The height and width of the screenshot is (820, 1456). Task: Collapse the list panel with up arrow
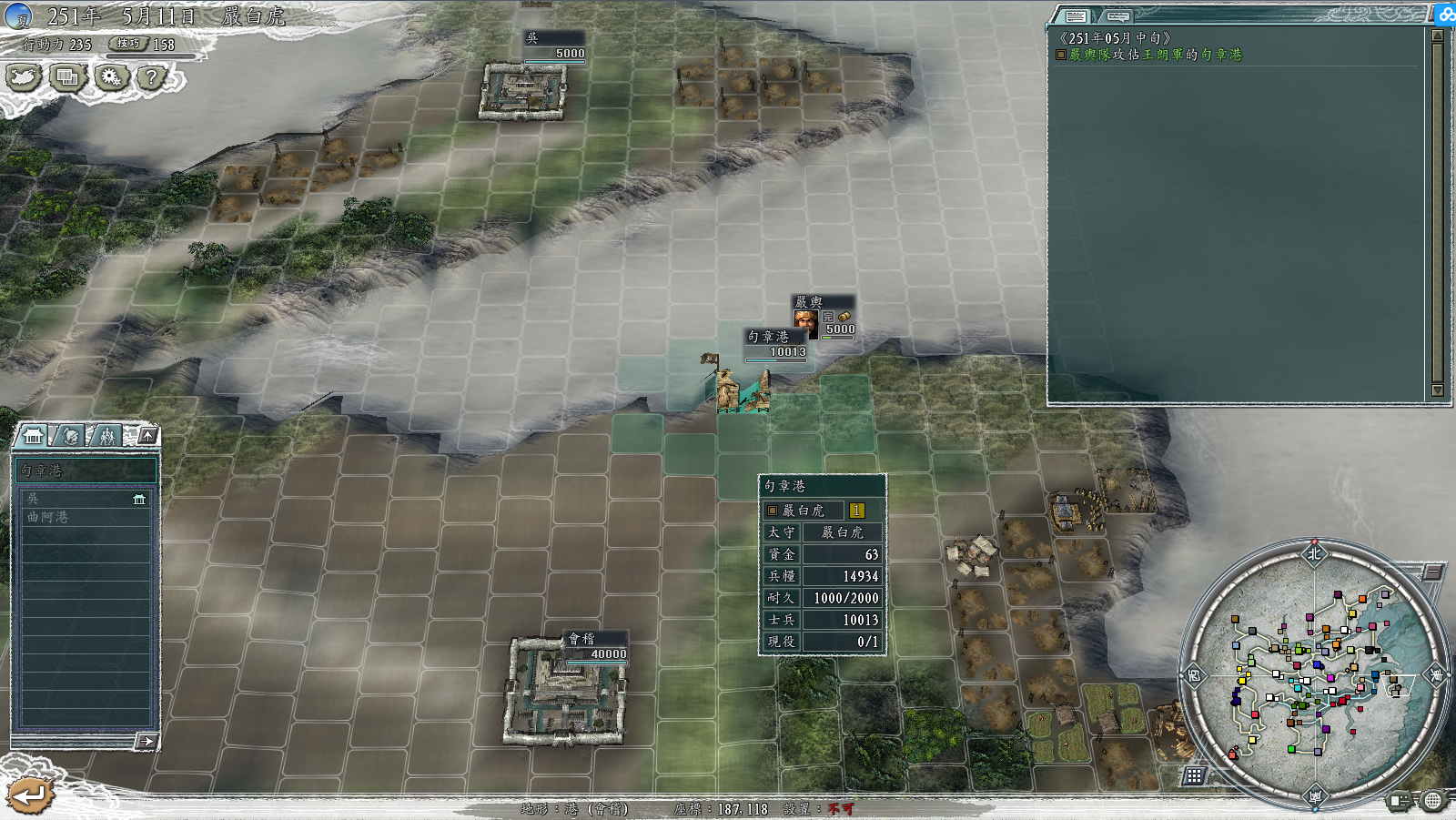click(147, 436)
